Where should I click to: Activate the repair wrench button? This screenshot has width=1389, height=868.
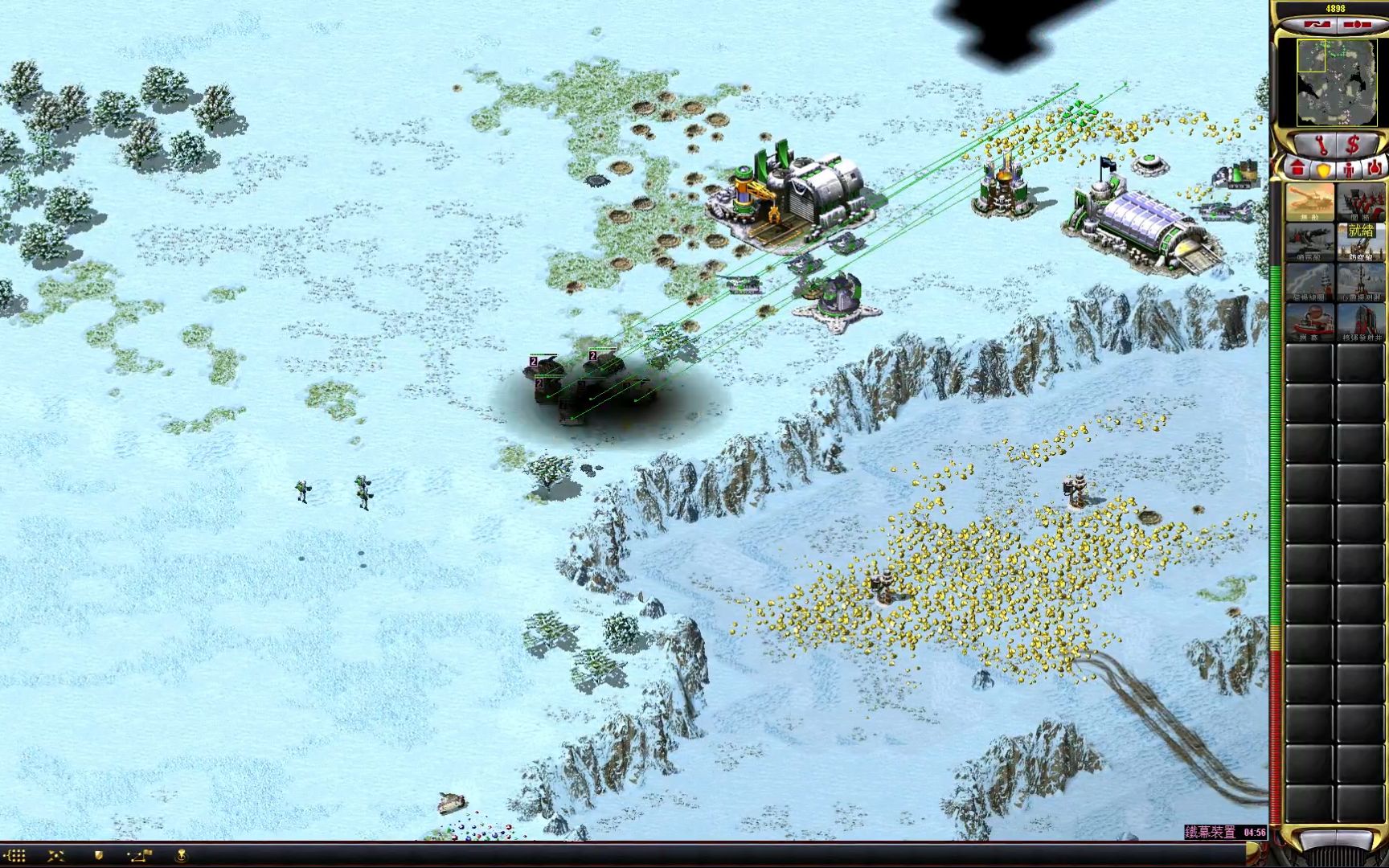pos(1320,145)
